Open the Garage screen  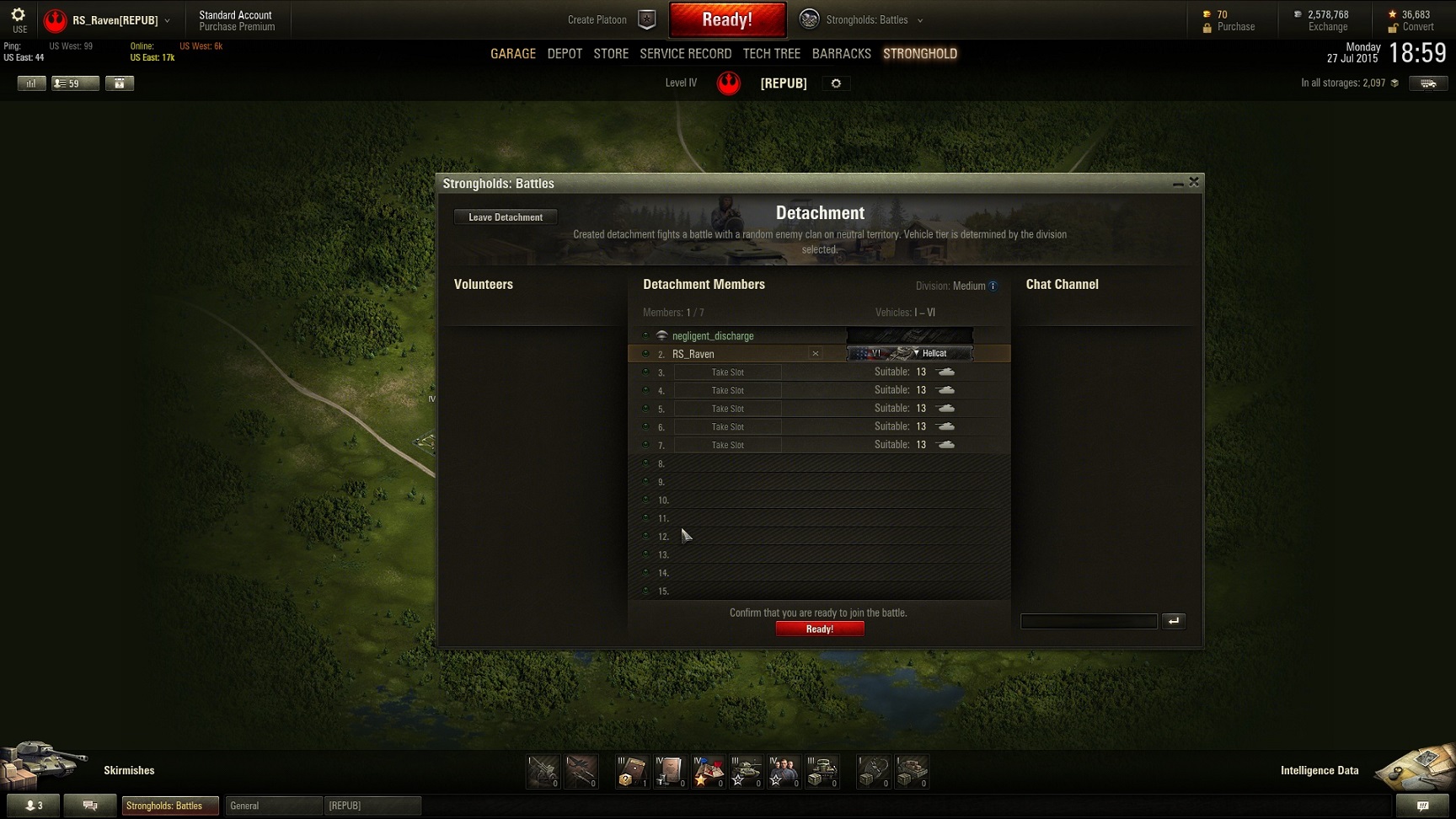coord(512,54)
